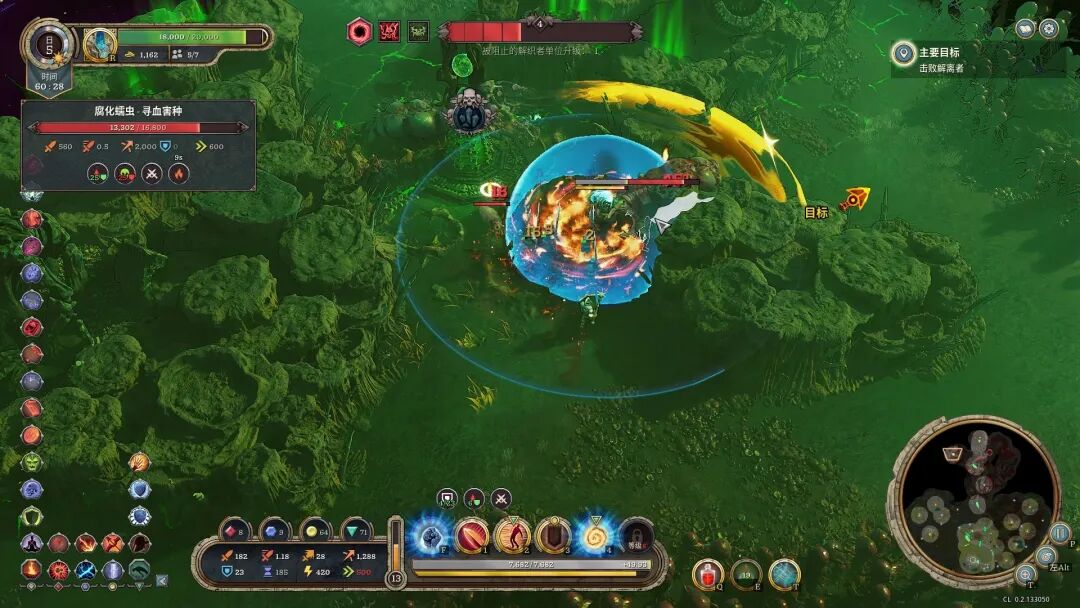Collapse the skill panel with arrow button
The image size is (1080, 608).
[162, 579]
